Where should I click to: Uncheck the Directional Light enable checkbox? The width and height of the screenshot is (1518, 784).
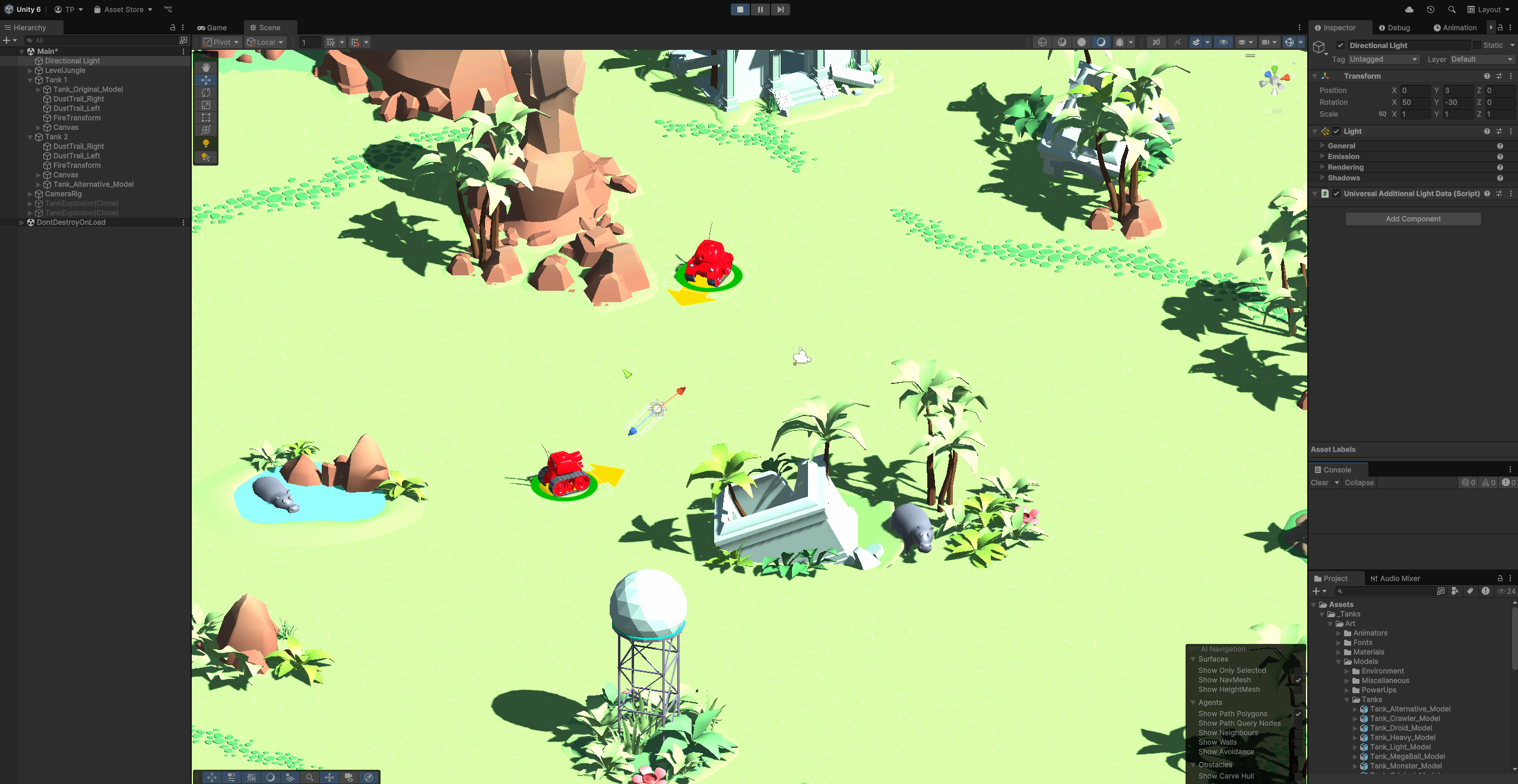click(x=1341, y=45)
